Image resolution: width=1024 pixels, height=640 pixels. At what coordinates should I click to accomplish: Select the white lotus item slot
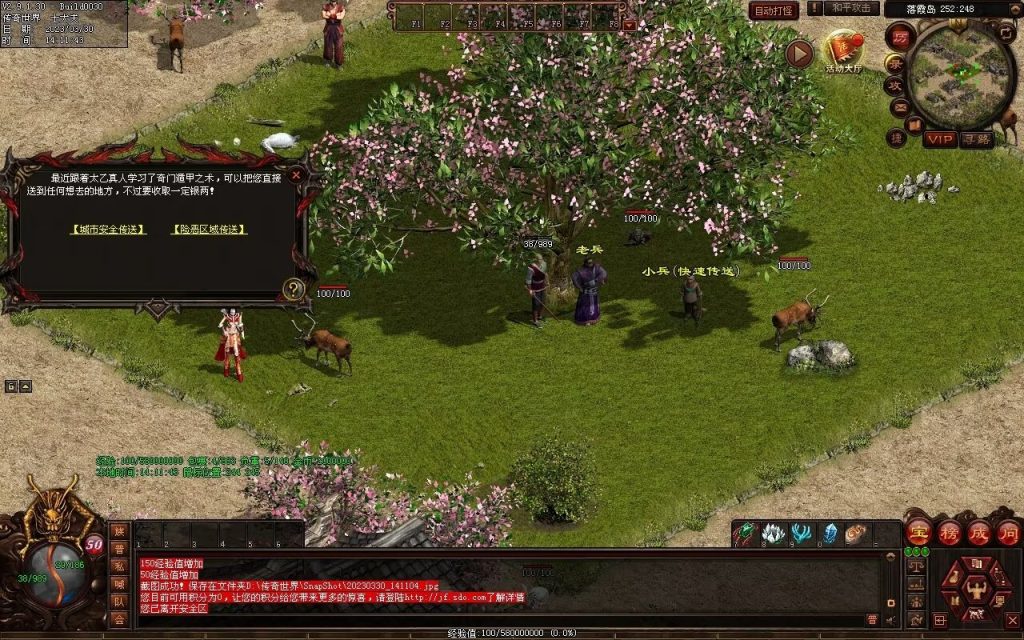[773, 534]
